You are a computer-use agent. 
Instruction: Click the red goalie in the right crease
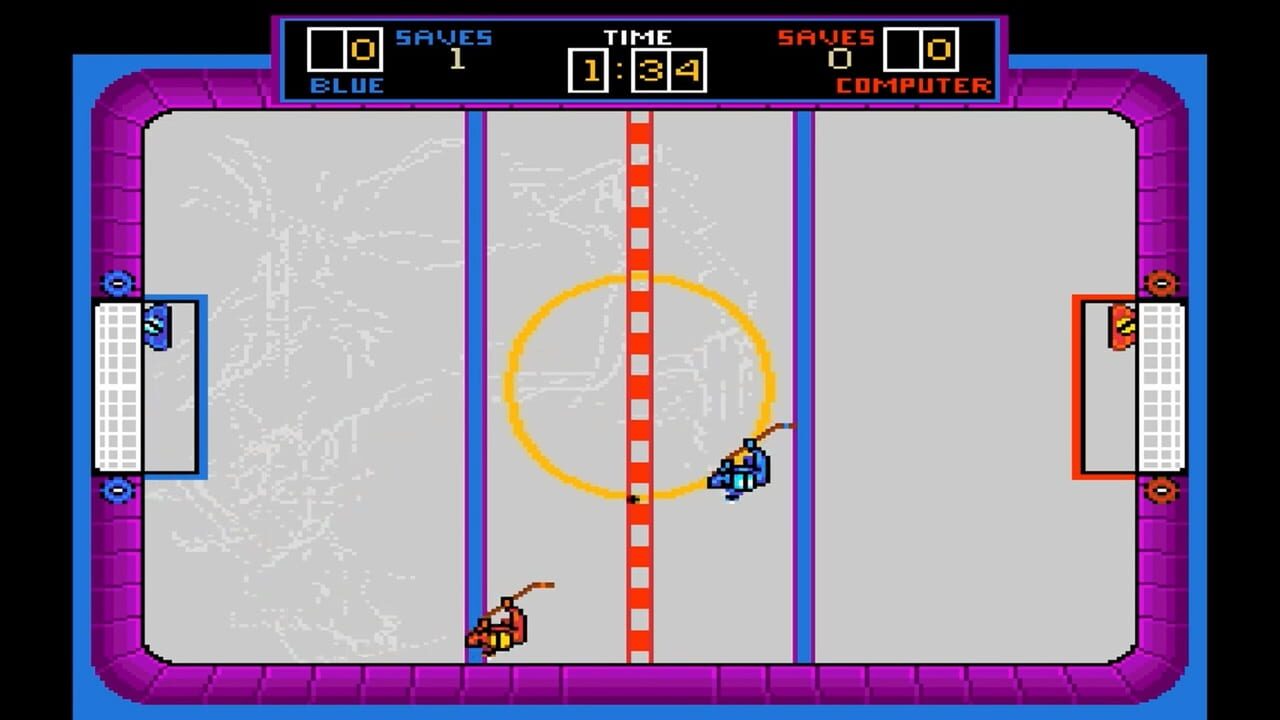coord(1122,325)
